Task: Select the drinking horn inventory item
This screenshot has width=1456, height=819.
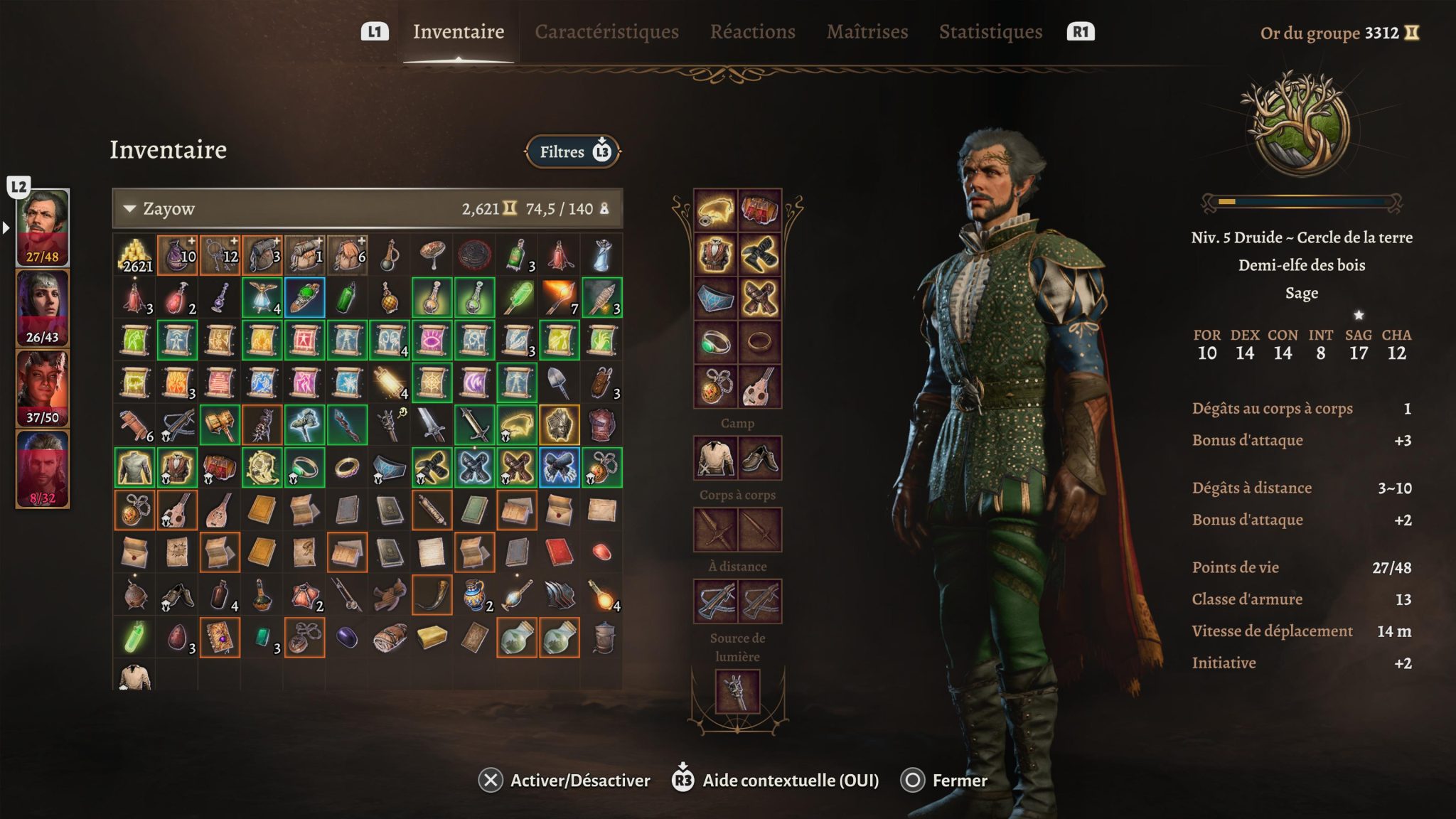Action: click(432, 595)
